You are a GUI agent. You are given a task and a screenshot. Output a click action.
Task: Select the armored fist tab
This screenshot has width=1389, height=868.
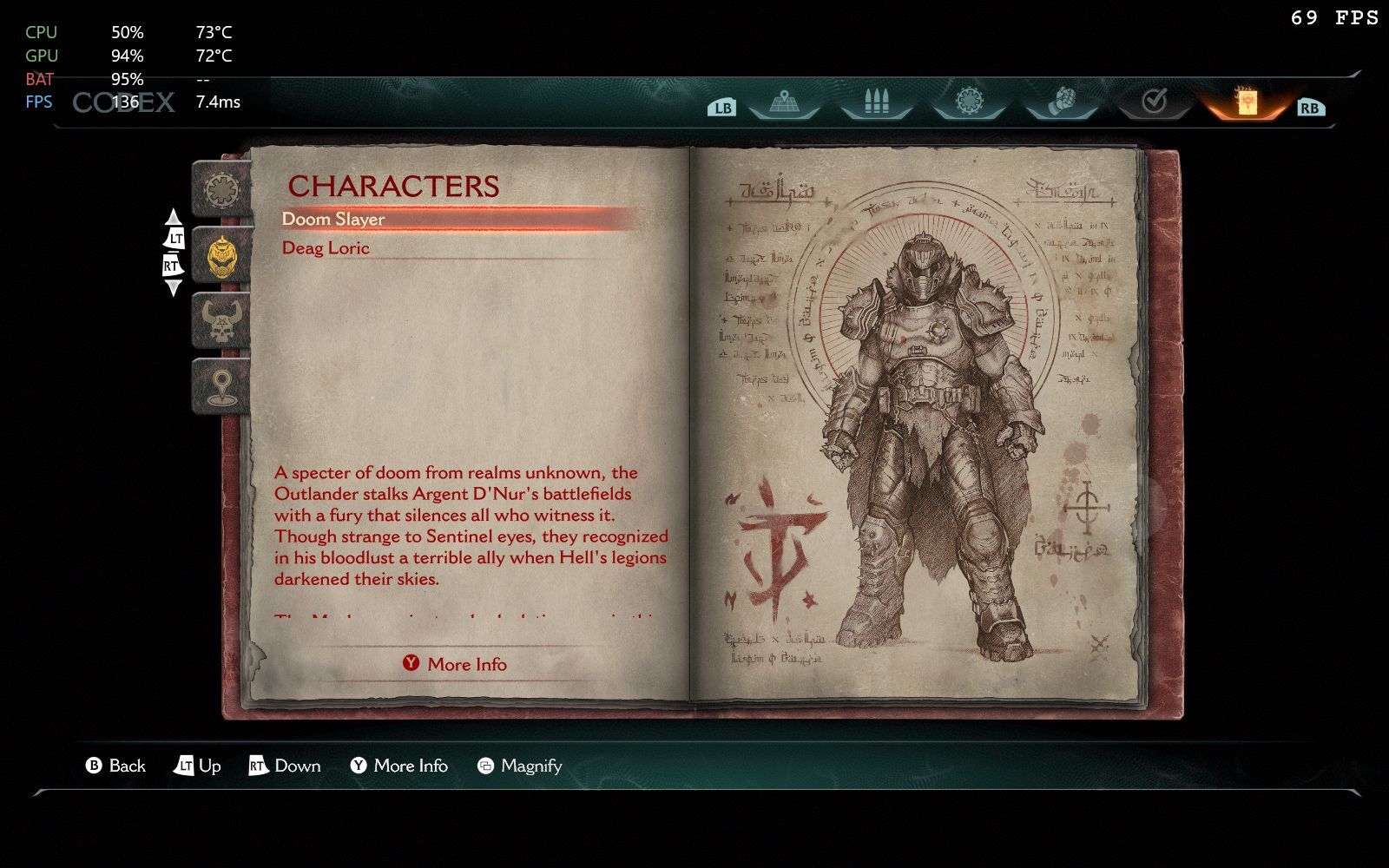[x=1060, y=103]
